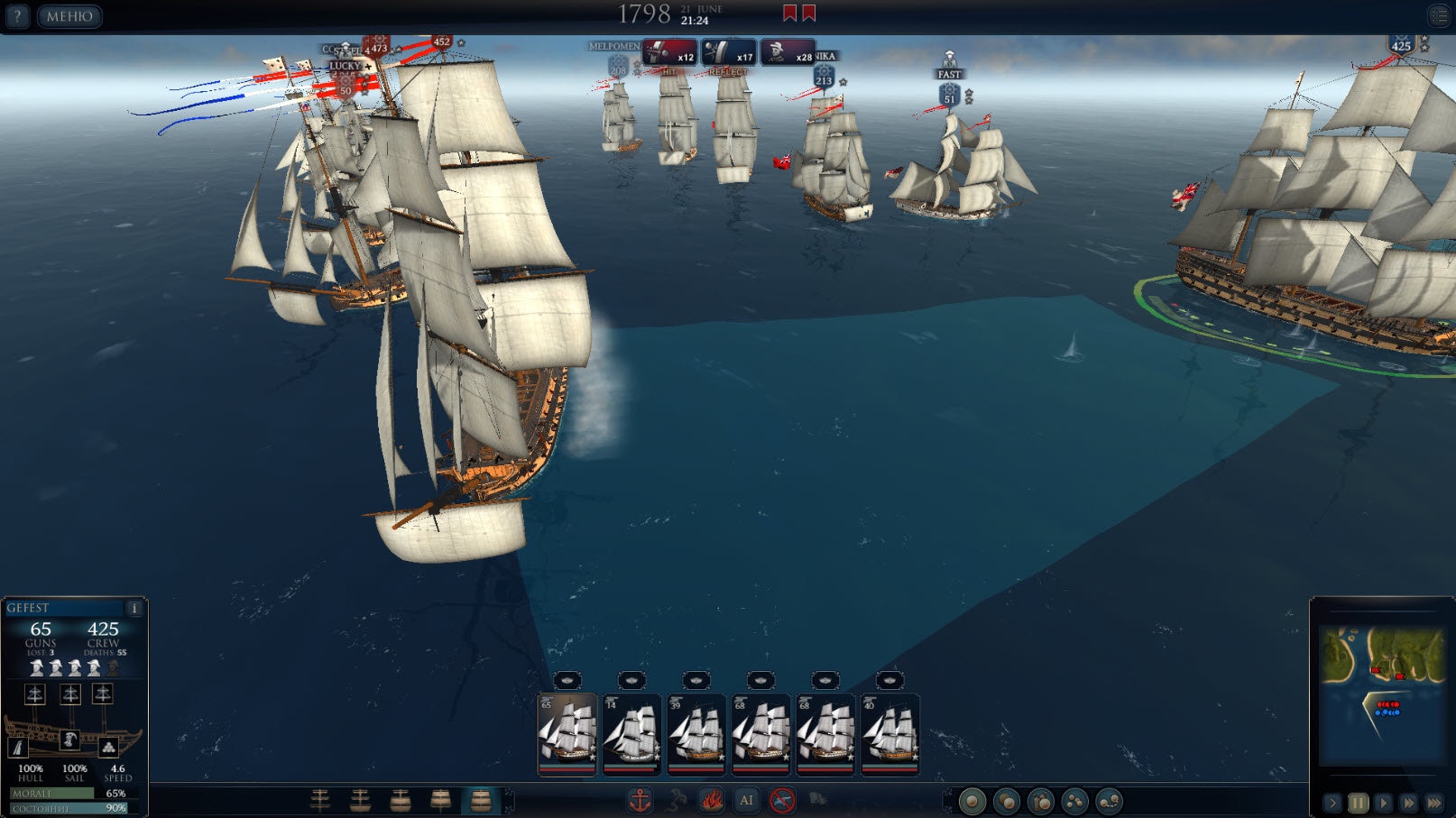Select the 14-gun ship card
The width and height of the screenshot is (1456, 818).
[631, 733]
